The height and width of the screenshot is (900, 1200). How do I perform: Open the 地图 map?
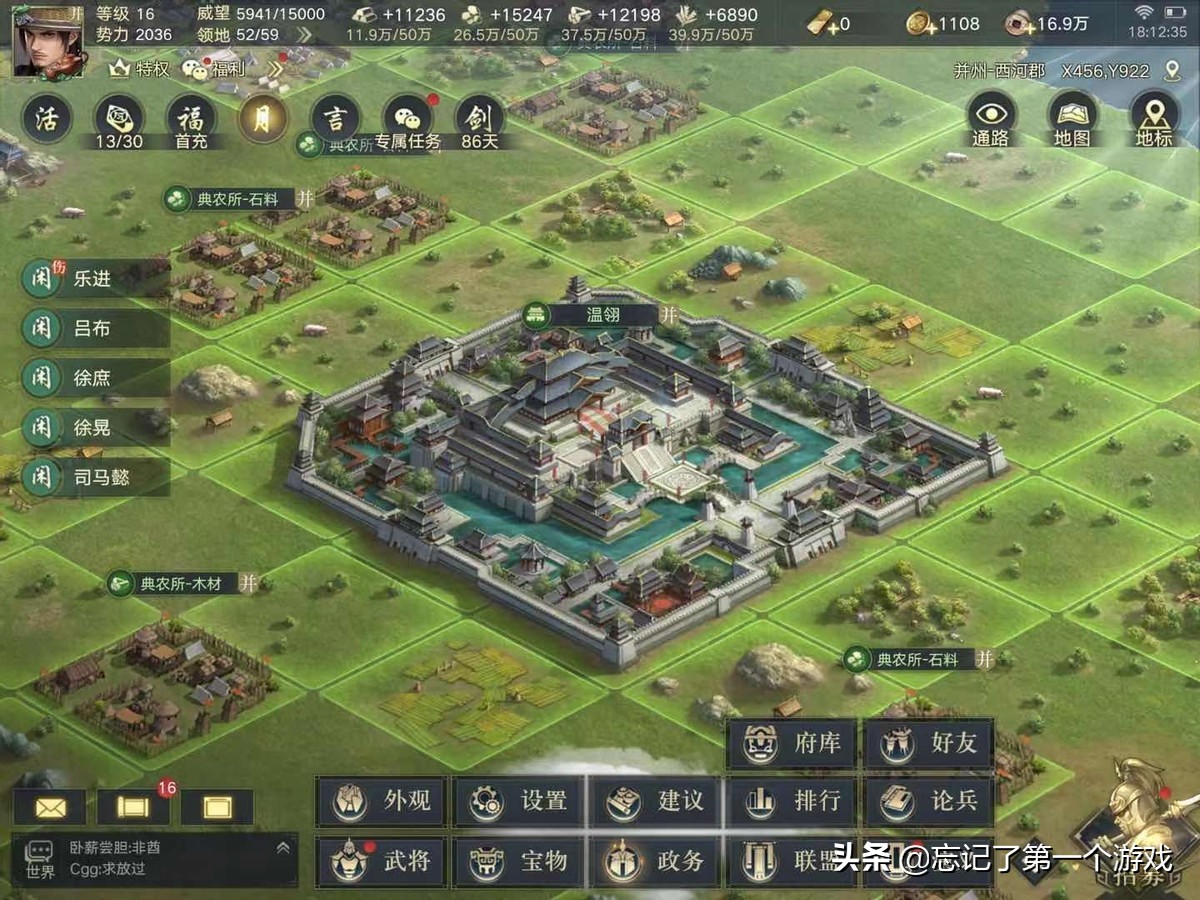pos(1072,119)
